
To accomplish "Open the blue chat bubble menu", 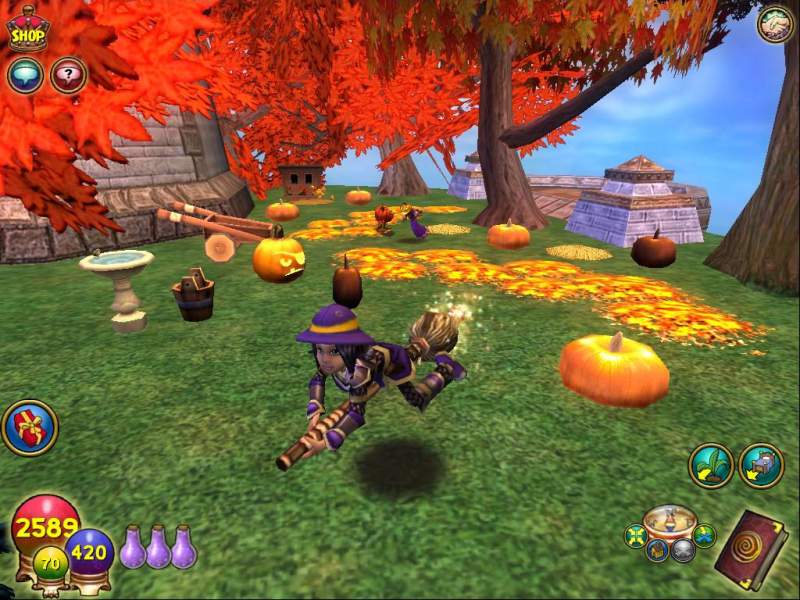I will (24, 75).
